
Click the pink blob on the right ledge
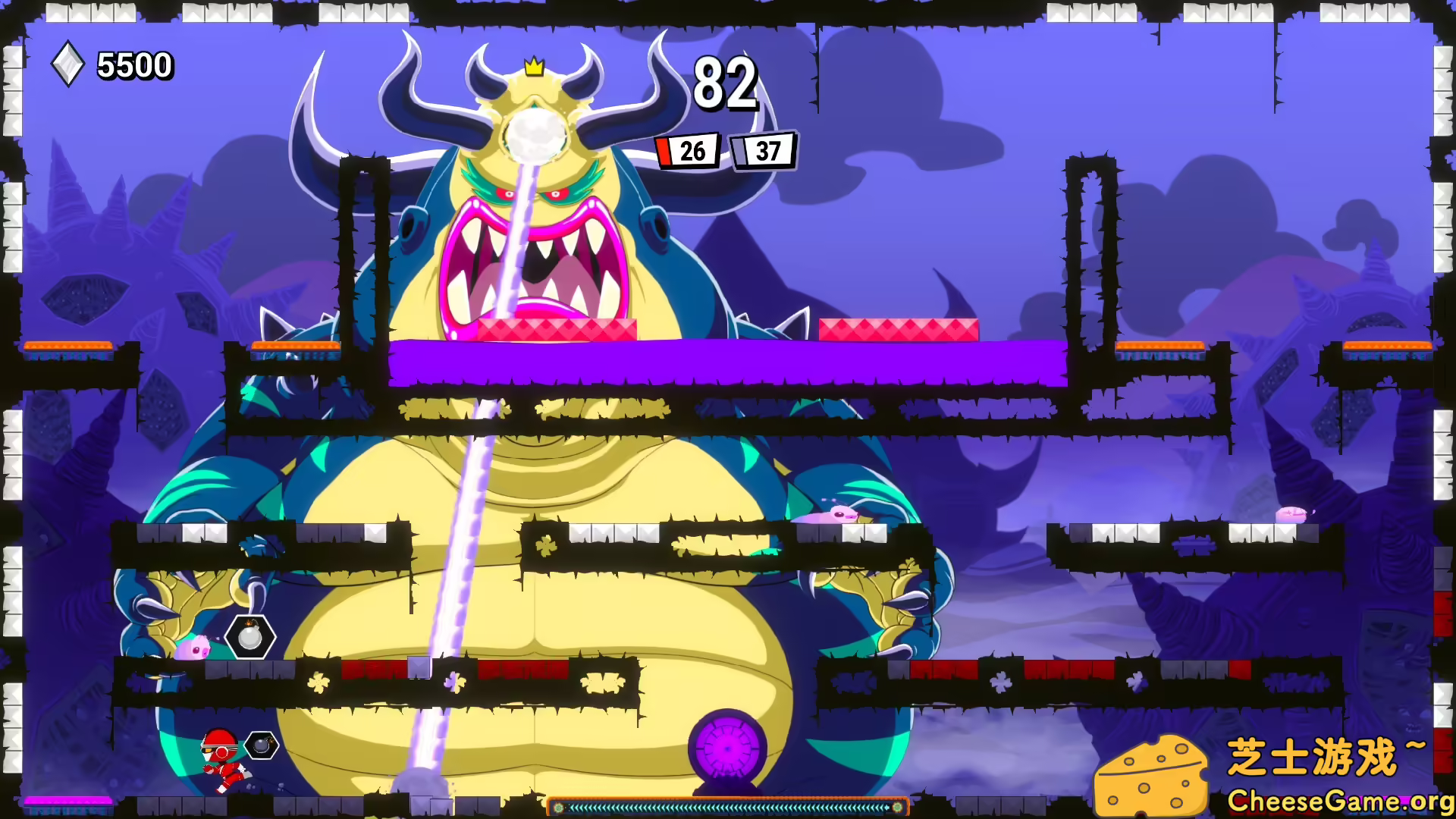click(831, 516)
